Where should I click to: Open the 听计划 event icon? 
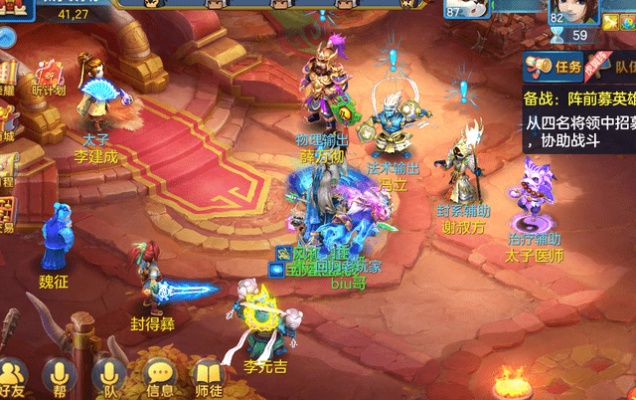point(49,74)
